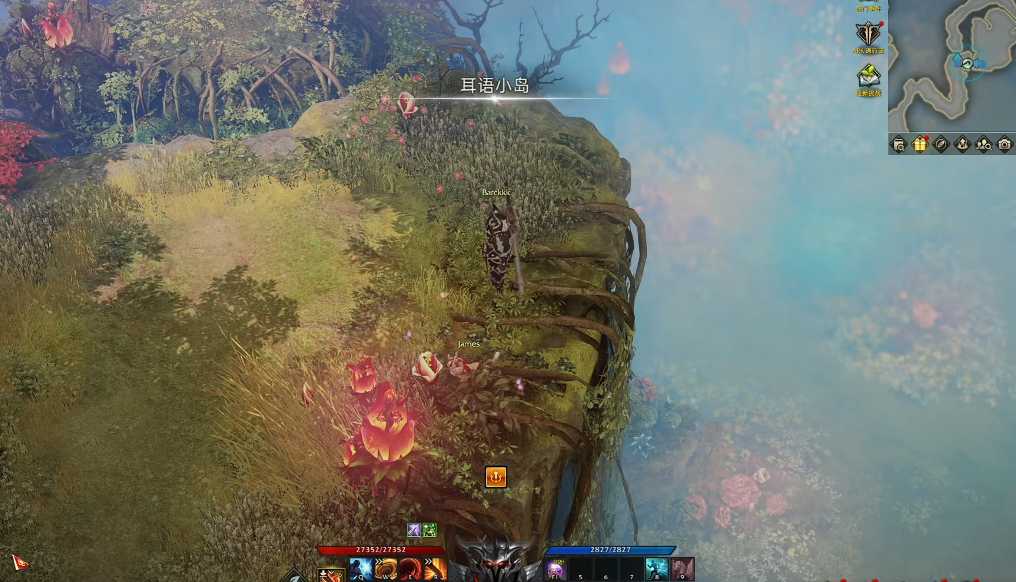Screen dimensions: 1016x582
Task: Click the leaf compass icon below minimap
Action: [x=941, y=144]
